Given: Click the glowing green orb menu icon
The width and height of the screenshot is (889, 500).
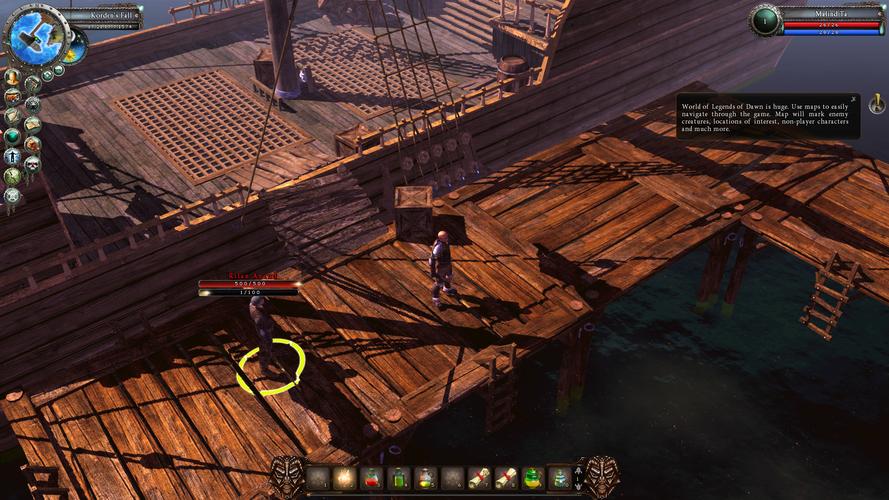Looking at the screenshot, I should coord(13,136).
